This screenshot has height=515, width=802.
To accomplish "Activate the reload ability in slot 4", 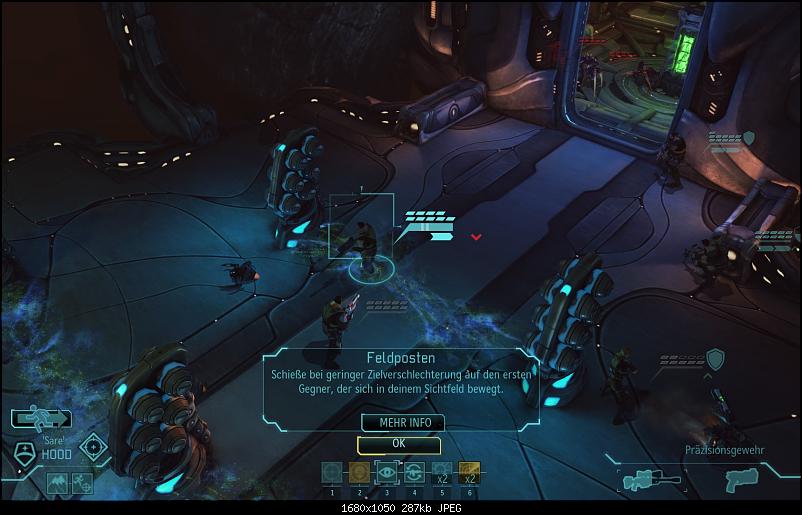I will [x=414, y=472].
